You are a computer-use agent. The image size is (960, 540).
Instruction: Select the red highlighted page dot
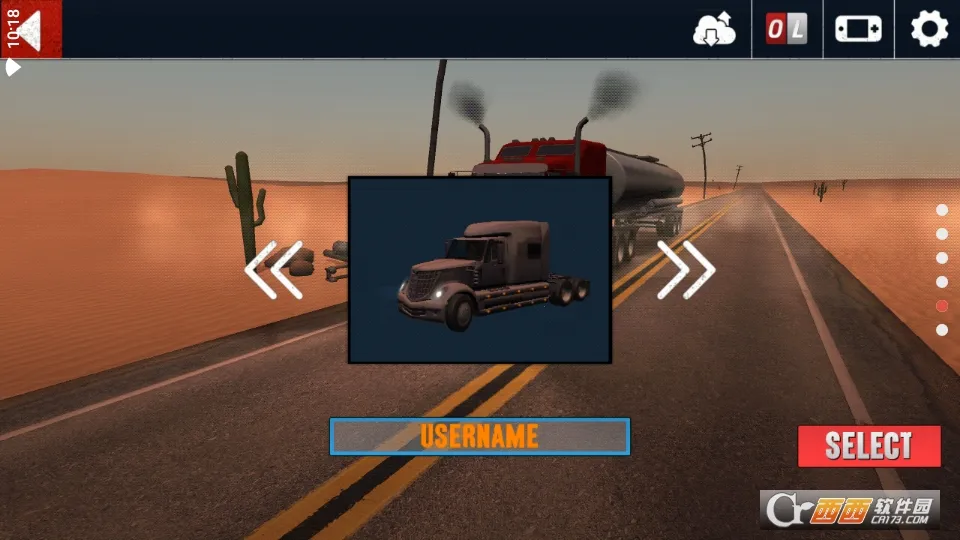pyautogui.click(x=942, y=306)
